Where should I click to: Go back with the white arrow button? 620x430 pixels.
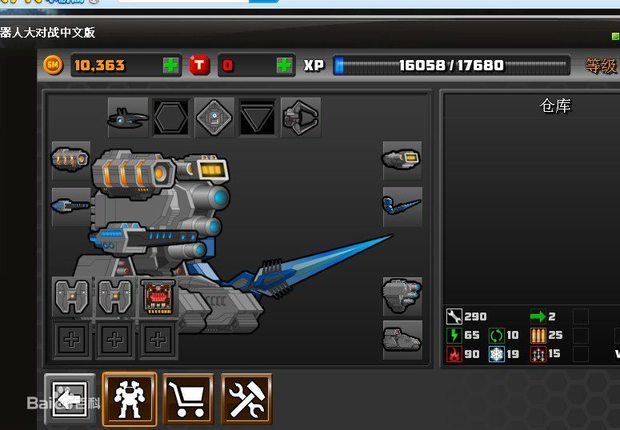70,400
